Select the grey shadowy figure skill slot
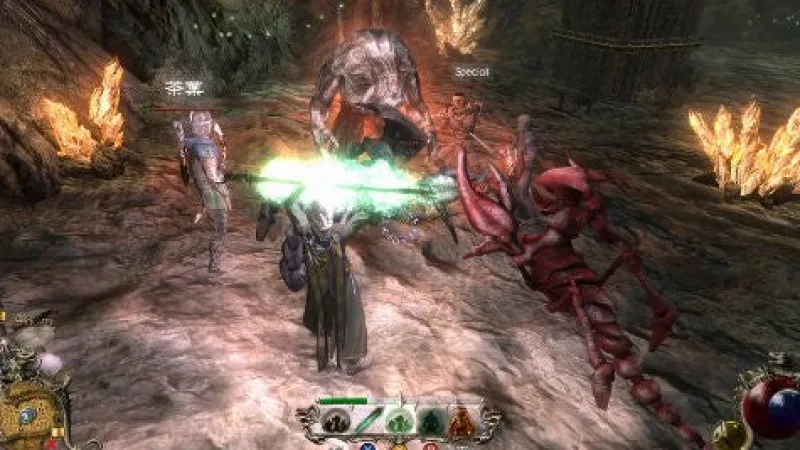800x450 pixels. pos(335,422)
